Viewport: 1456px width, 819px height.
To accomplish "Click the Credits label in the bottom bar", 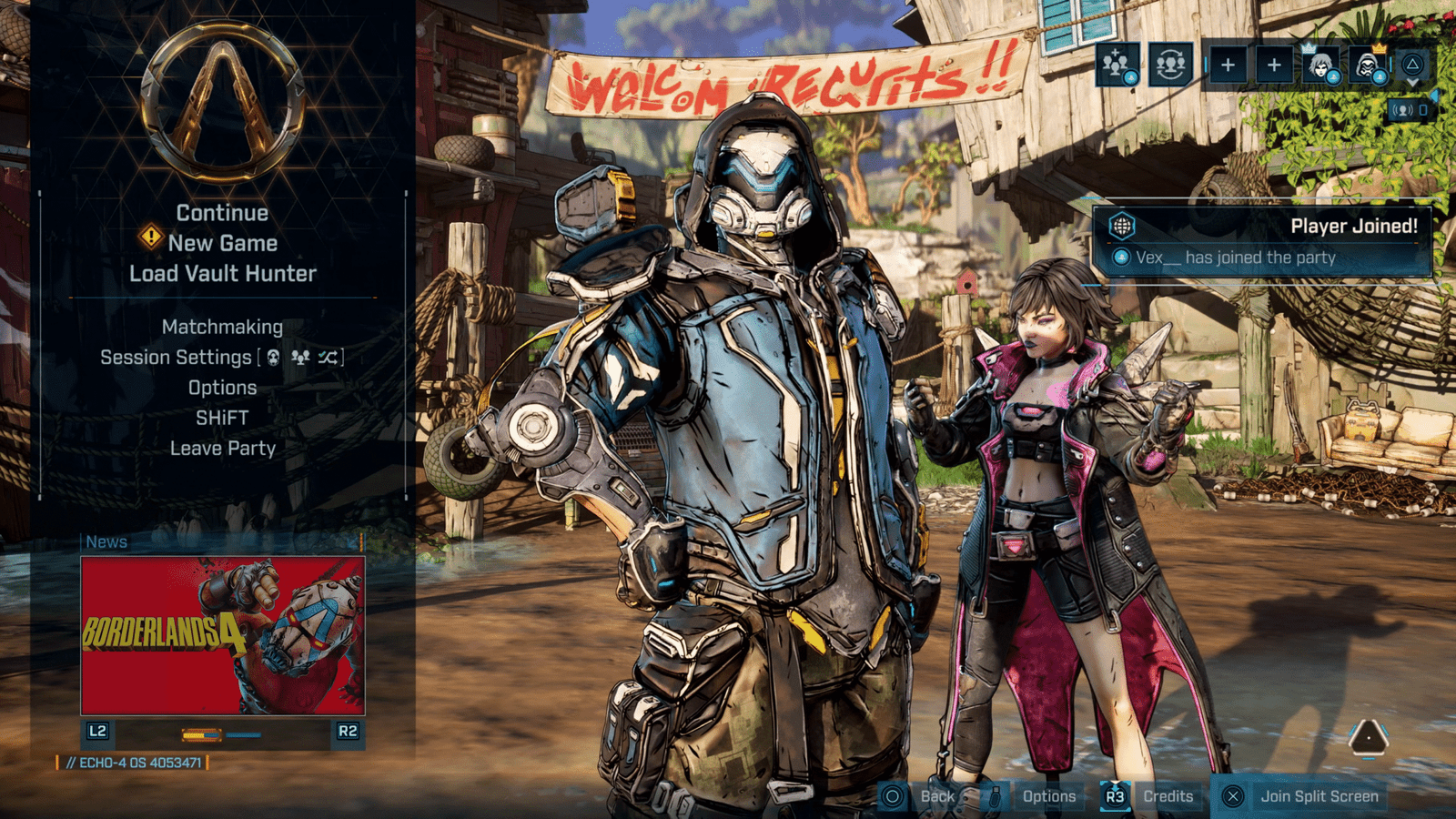I will click(1168, 796).
